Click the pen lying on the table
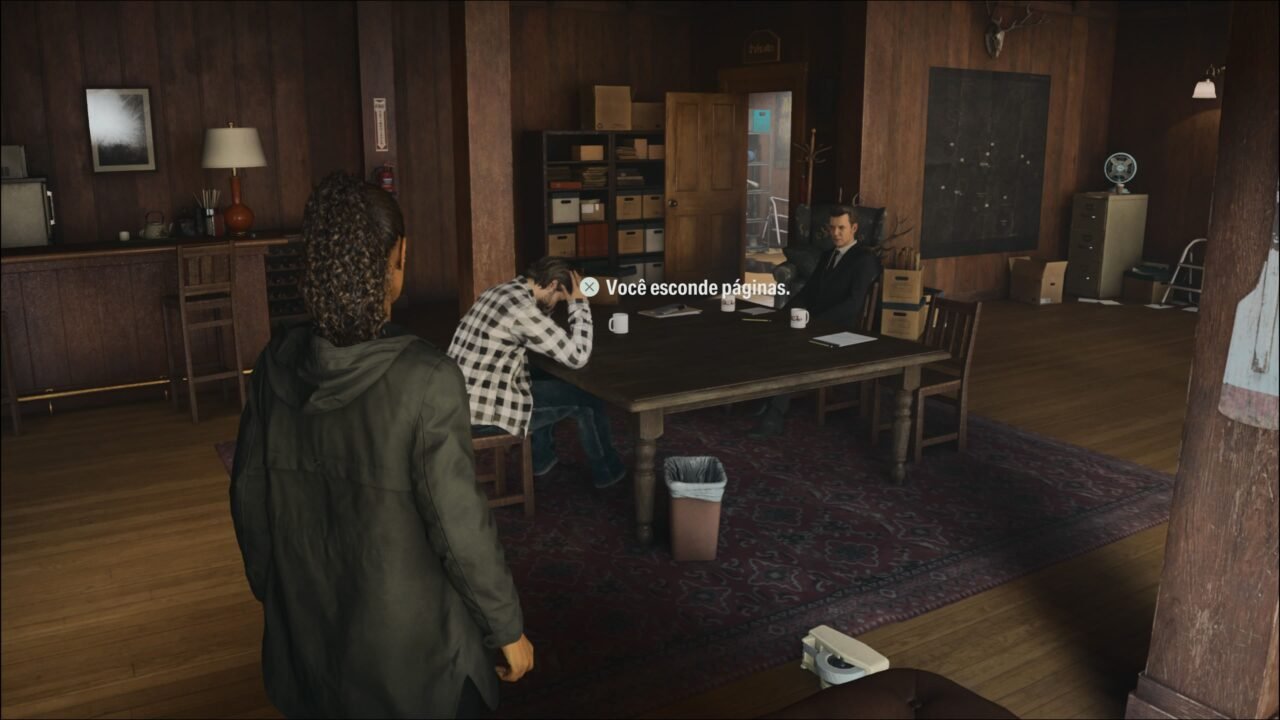Screen dimensions: 1280x720 pyautogui.click(x=757, y=320)
